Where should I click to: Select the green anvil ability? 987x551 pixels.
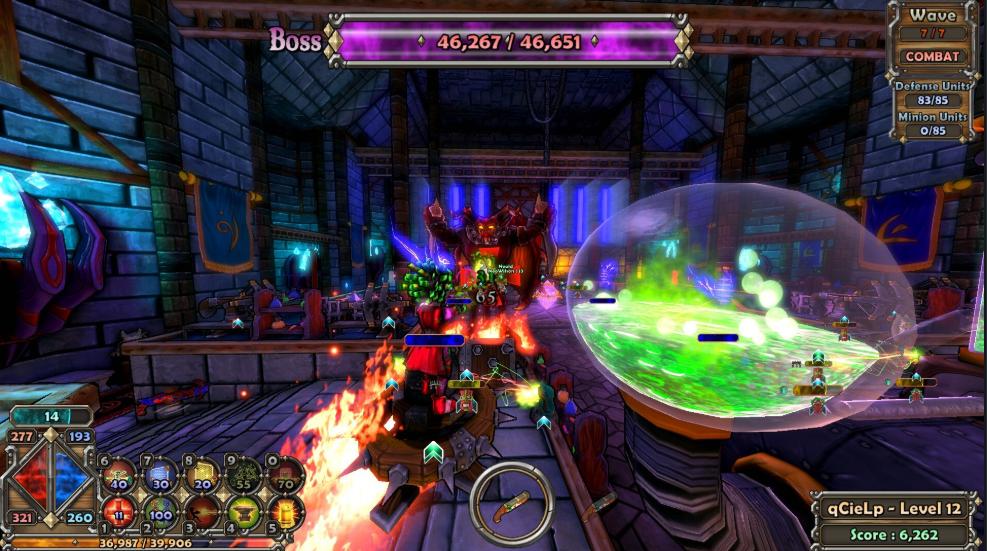click(x=243, y=511)
